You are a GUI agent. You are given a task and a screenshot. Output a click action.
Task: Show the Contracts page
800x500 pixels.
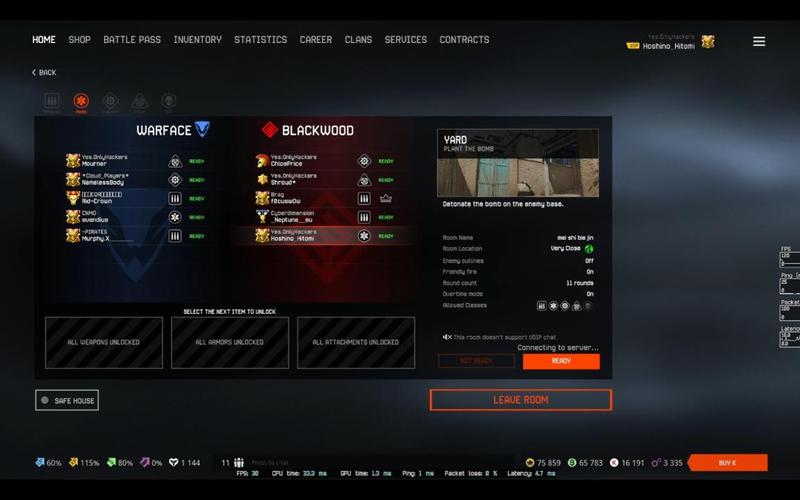(464, 40)
